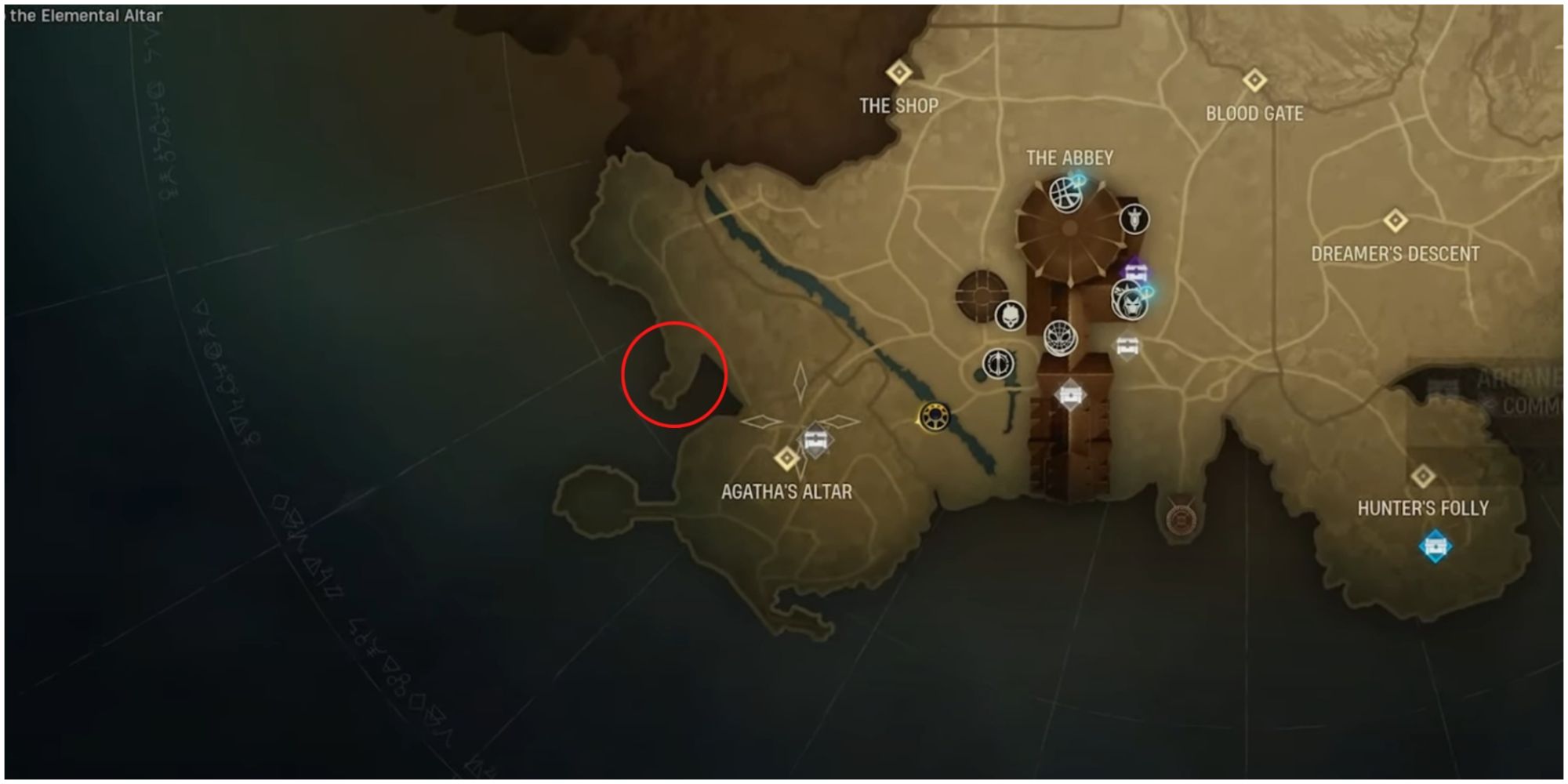Click the Spider-Man mask marker on the map
This screenshot has width=1568, height=784.
tap(1060, 336)
